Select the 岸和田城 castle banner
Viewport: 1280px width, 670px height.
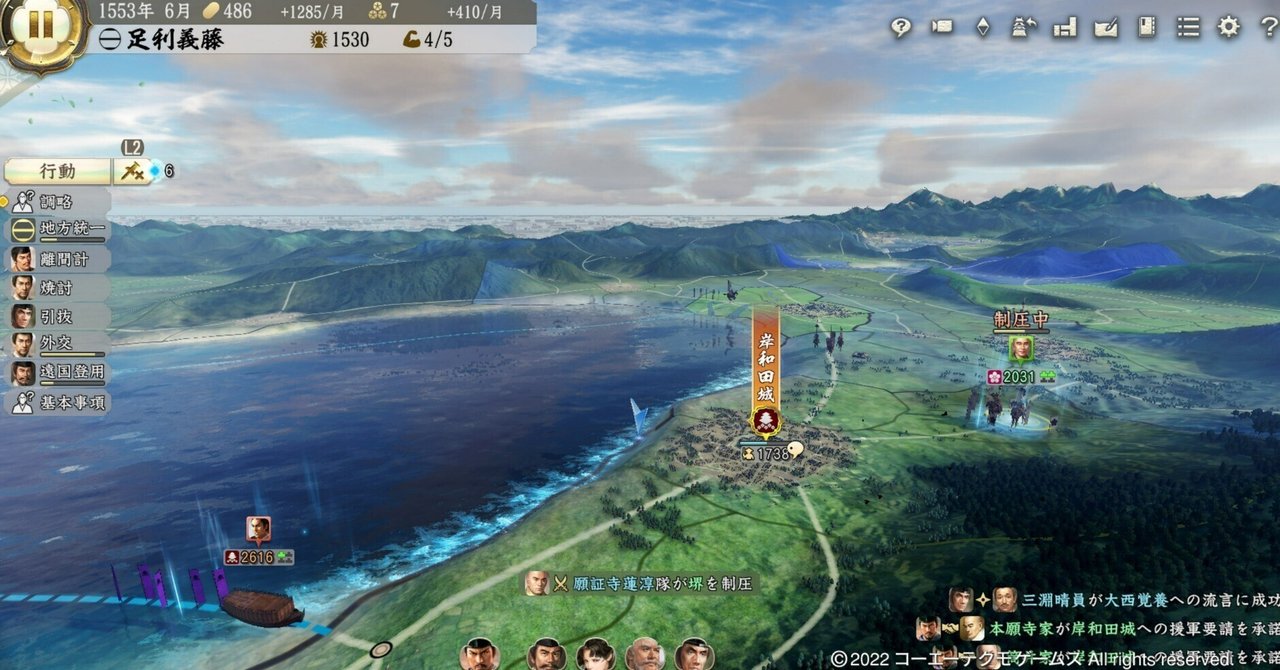766,372
